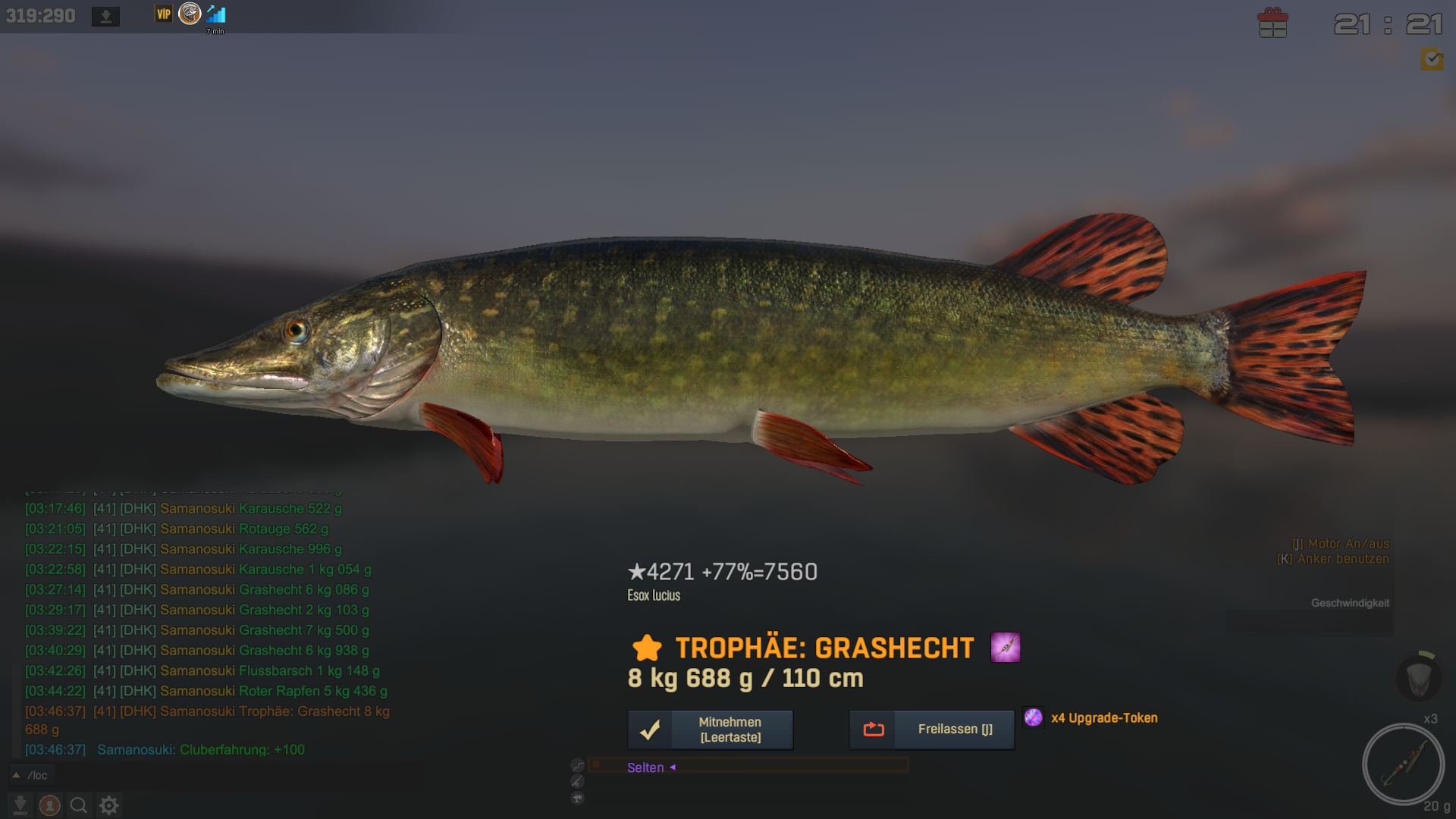Select the orange fish emblem icon
This screenshot has width=1456, height=819.
(x=190, y=14)
